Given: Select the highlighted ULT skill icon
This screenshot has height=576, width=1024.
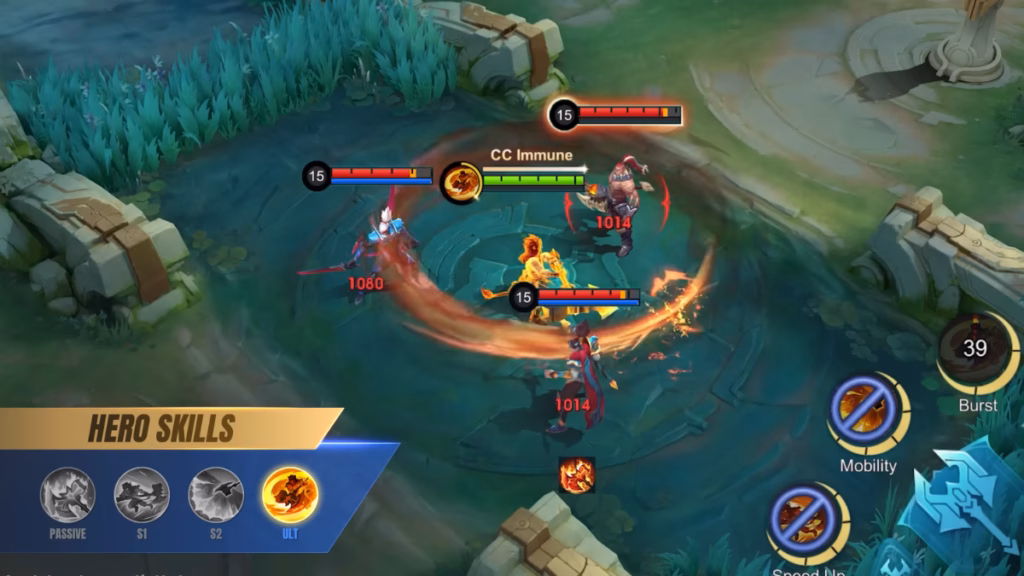Looking at the screenshot, I should 290,495.
